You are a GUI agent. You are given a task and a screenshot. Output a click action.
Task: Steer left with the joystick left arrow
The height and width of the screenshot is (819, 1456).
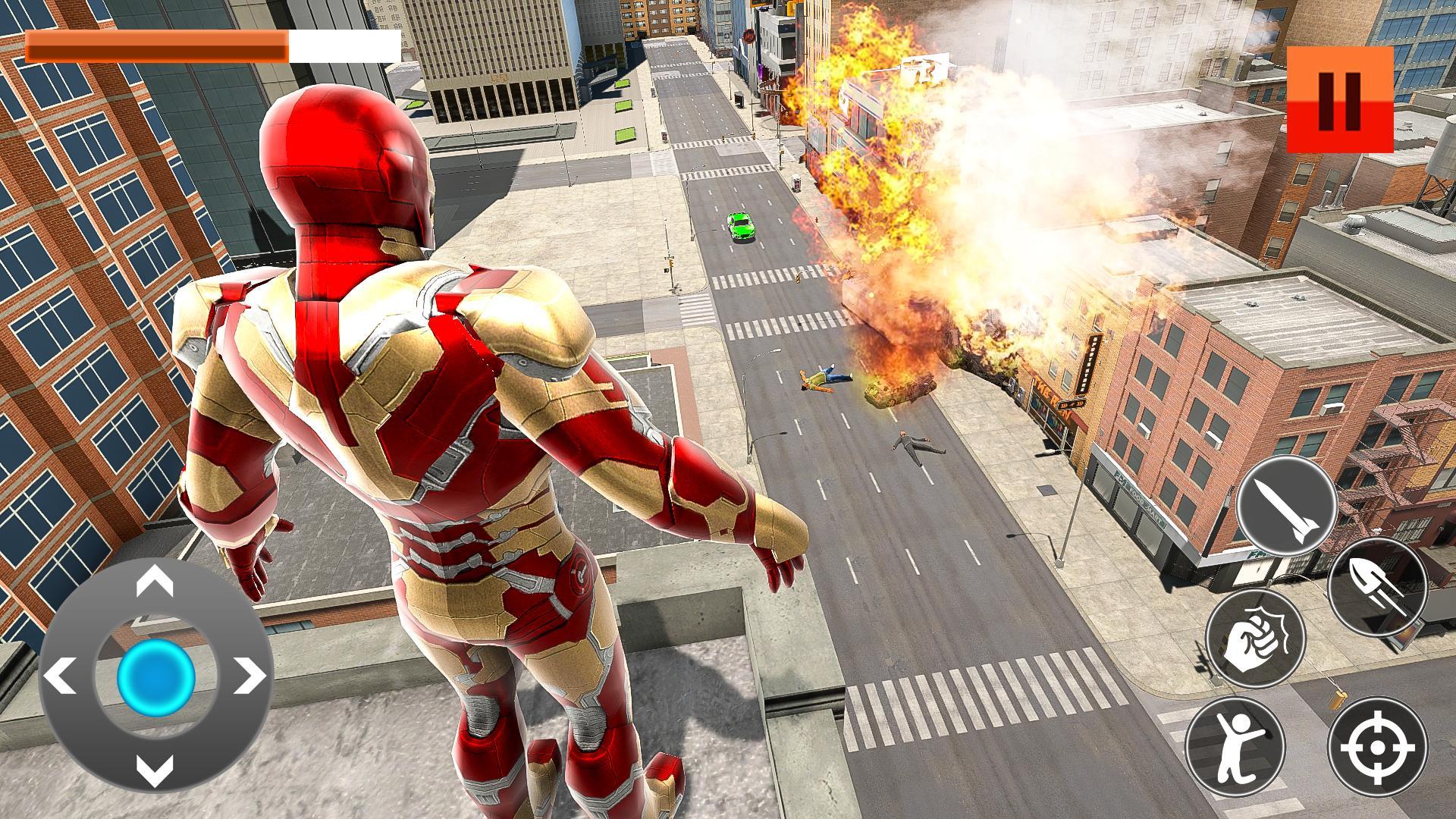click(61, 676)
